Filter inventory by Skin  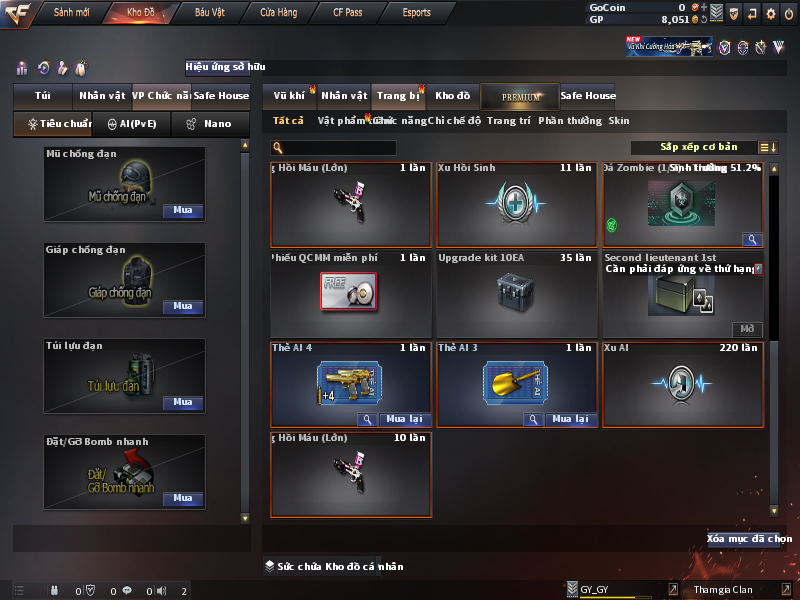coord(619,121)
